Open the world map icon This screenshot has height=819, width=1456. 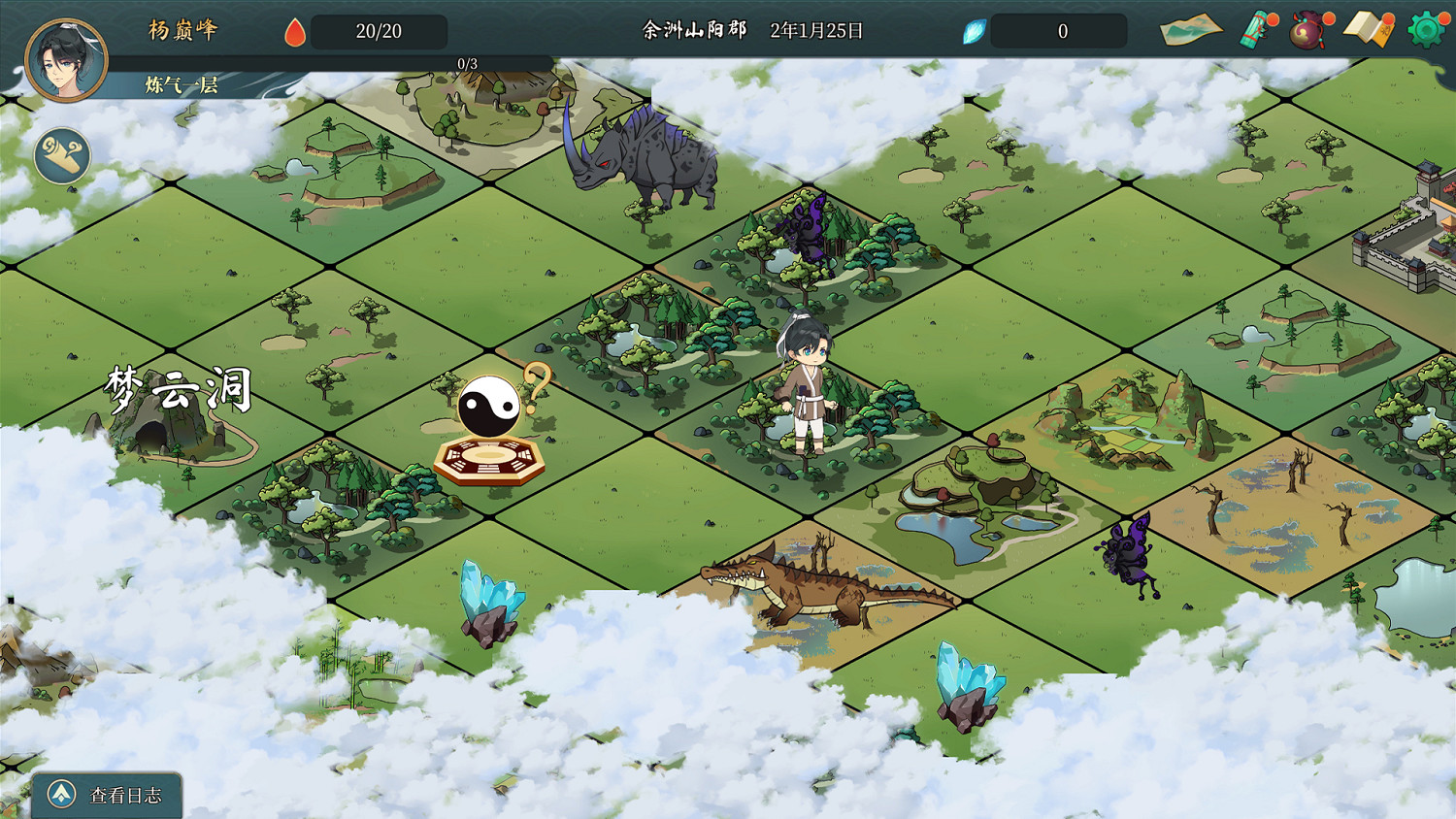coord(1189,30)
